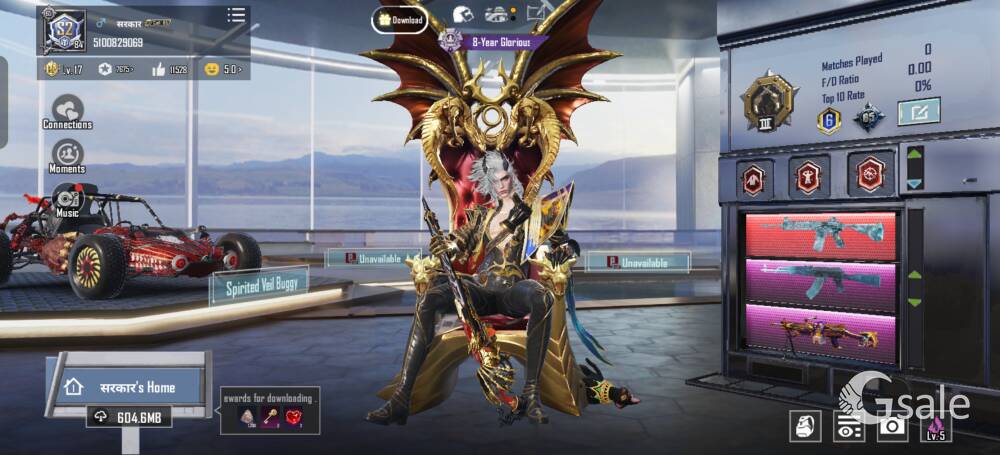Select the 8-Year Glorious title banner

tap(494, 42)
